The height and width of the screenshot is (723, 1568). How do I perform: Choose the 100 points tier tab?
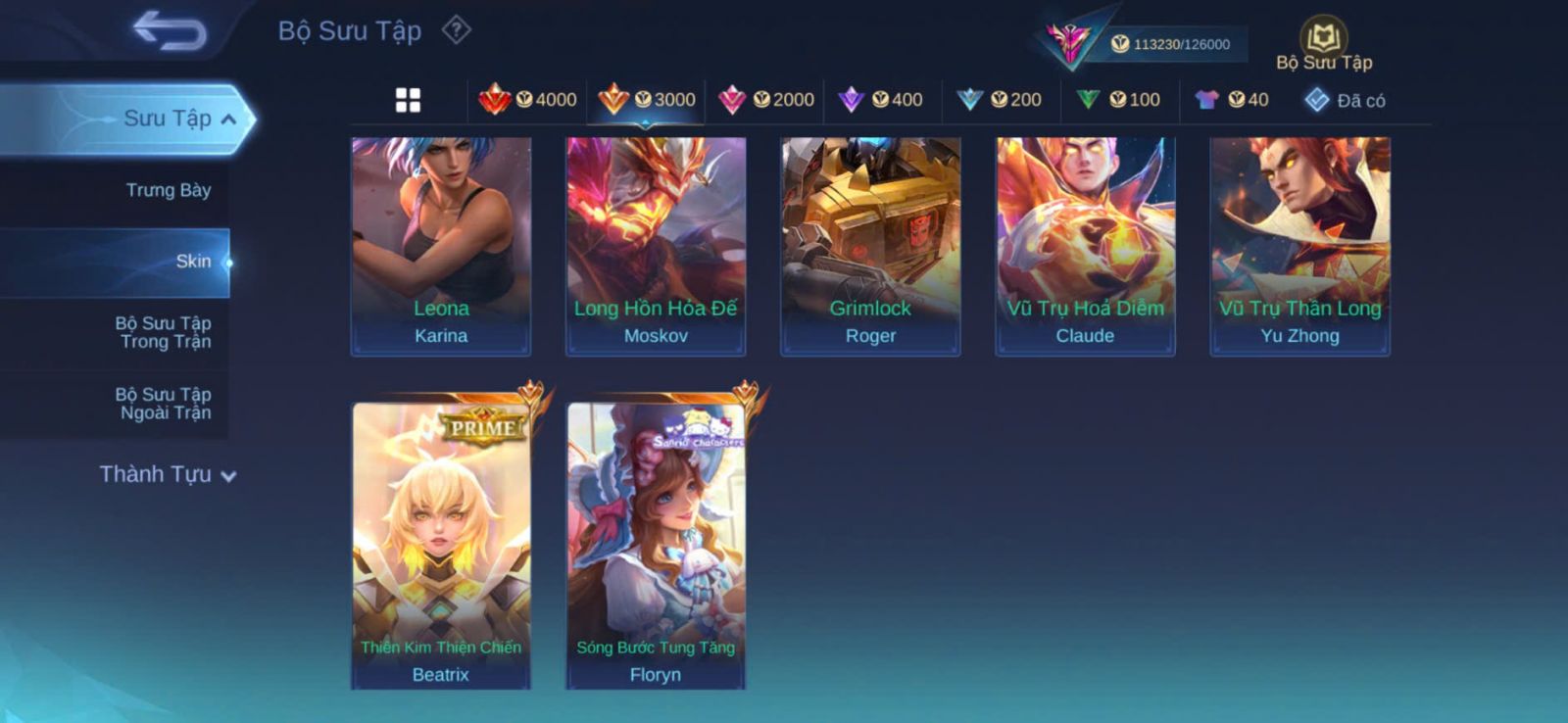coord(1119,100)
